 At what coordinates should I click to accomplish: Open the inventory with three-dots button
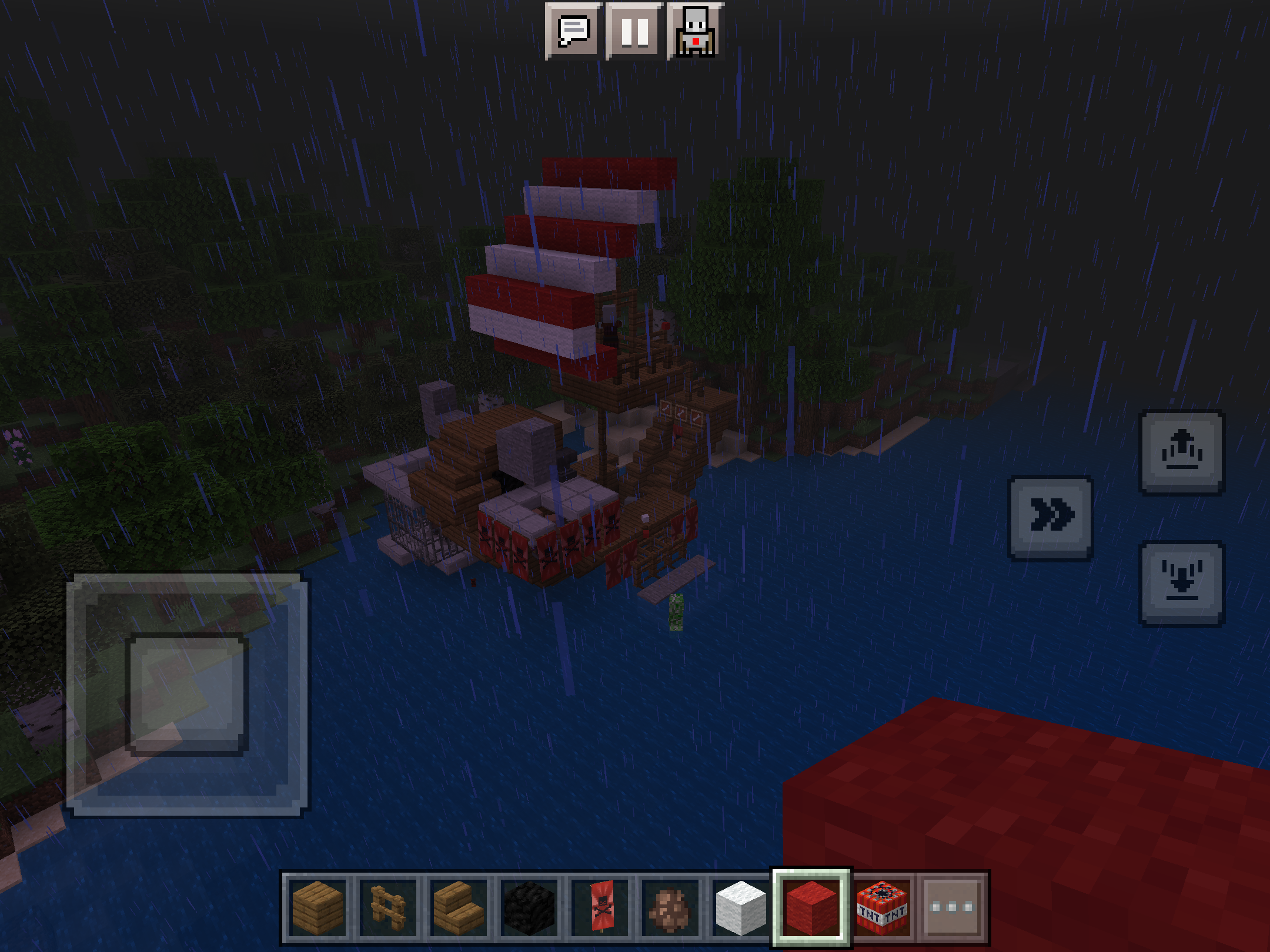click(x=952, y=908)
